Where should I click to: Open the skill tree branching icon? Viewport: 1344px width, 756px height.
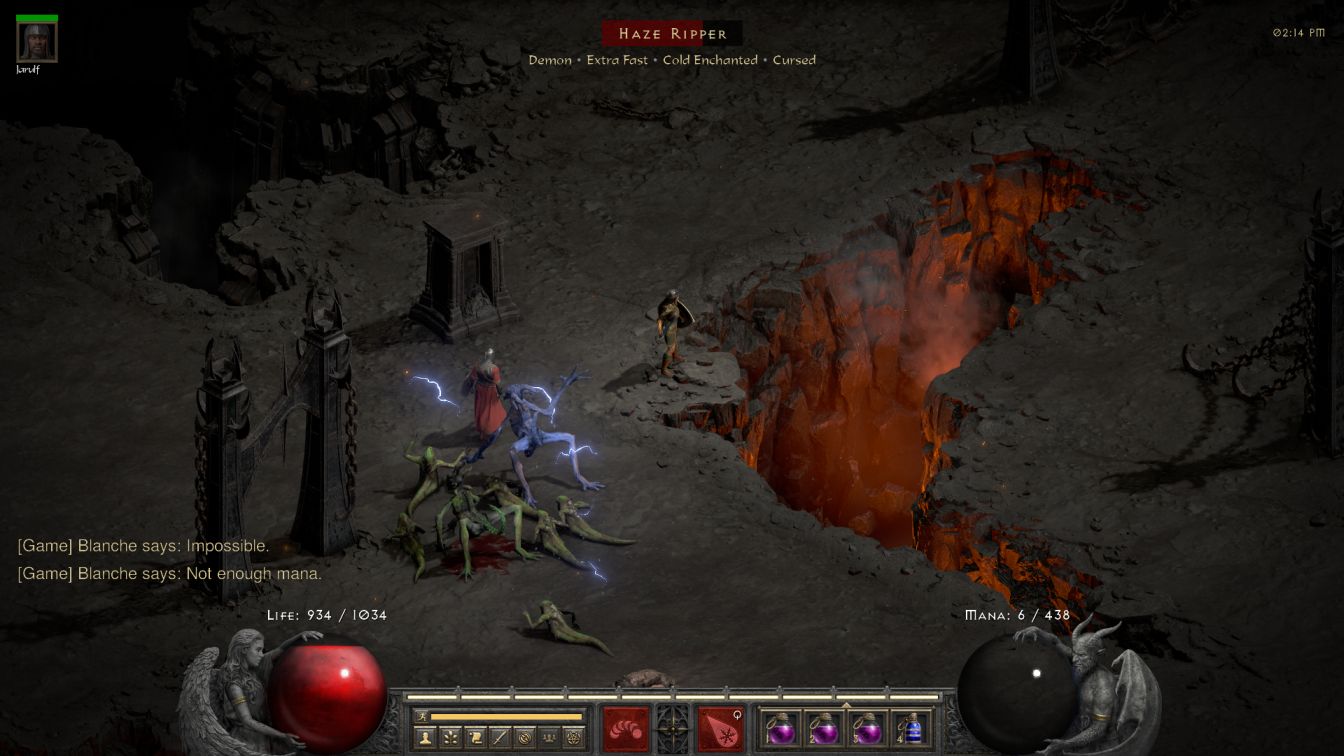pos(450,738)
